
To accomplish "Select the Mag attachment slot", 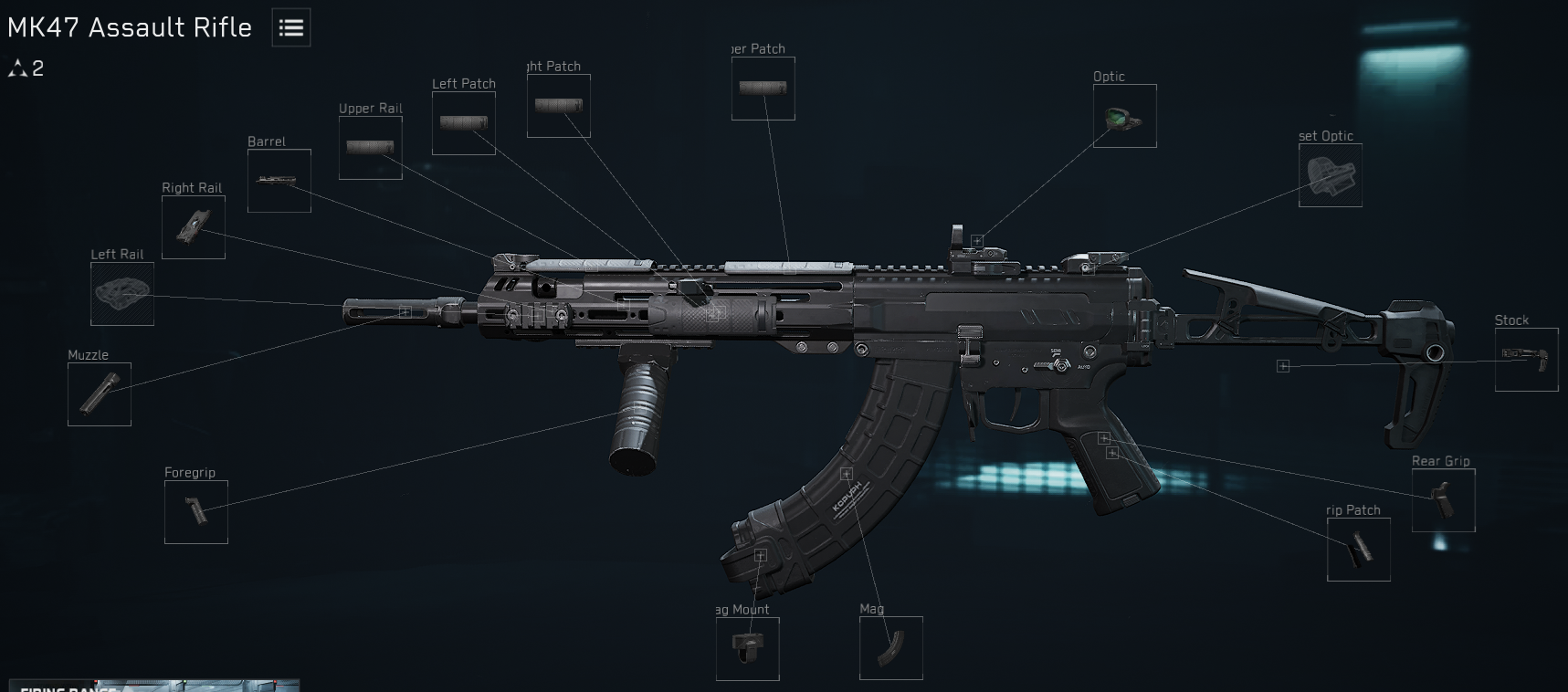I will pos(891,648).
